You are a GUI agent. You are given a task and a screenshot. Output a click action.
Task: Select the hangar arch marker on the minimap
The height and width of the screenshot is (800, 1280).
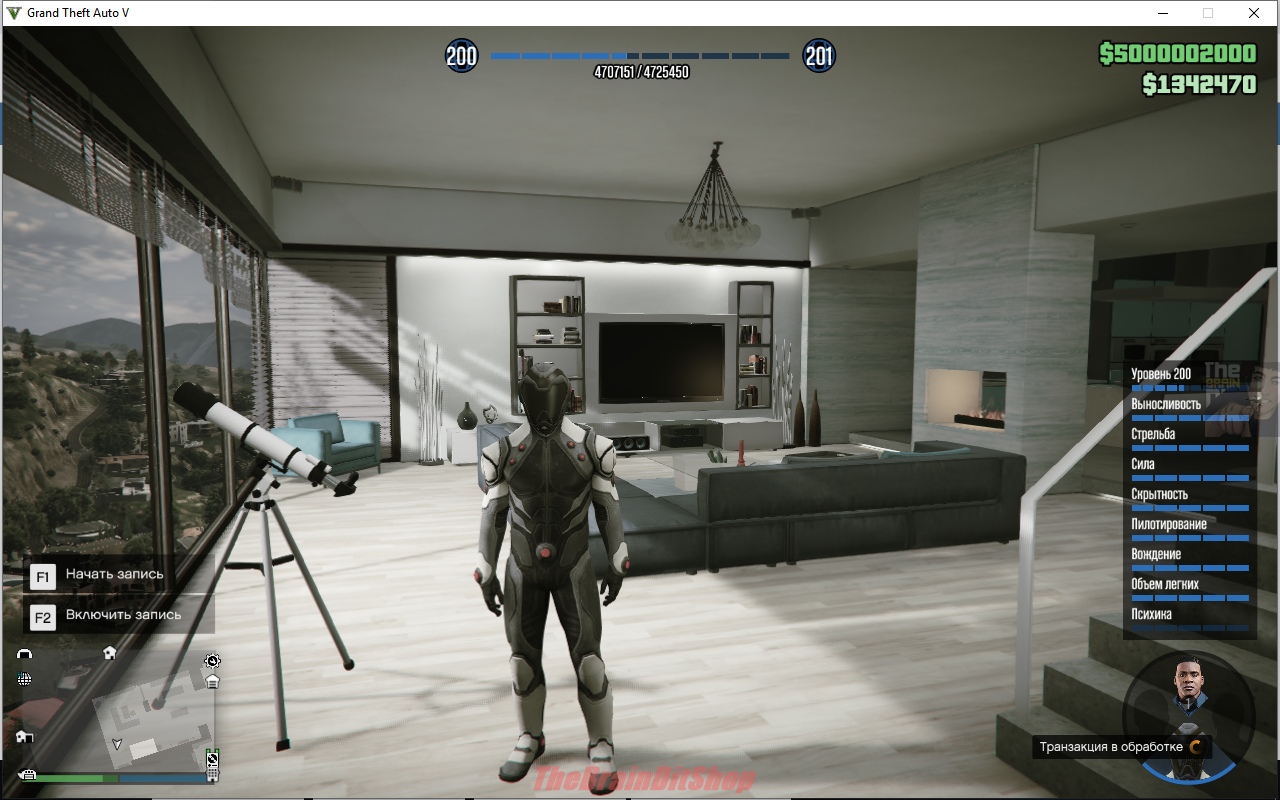click(25, 653)
